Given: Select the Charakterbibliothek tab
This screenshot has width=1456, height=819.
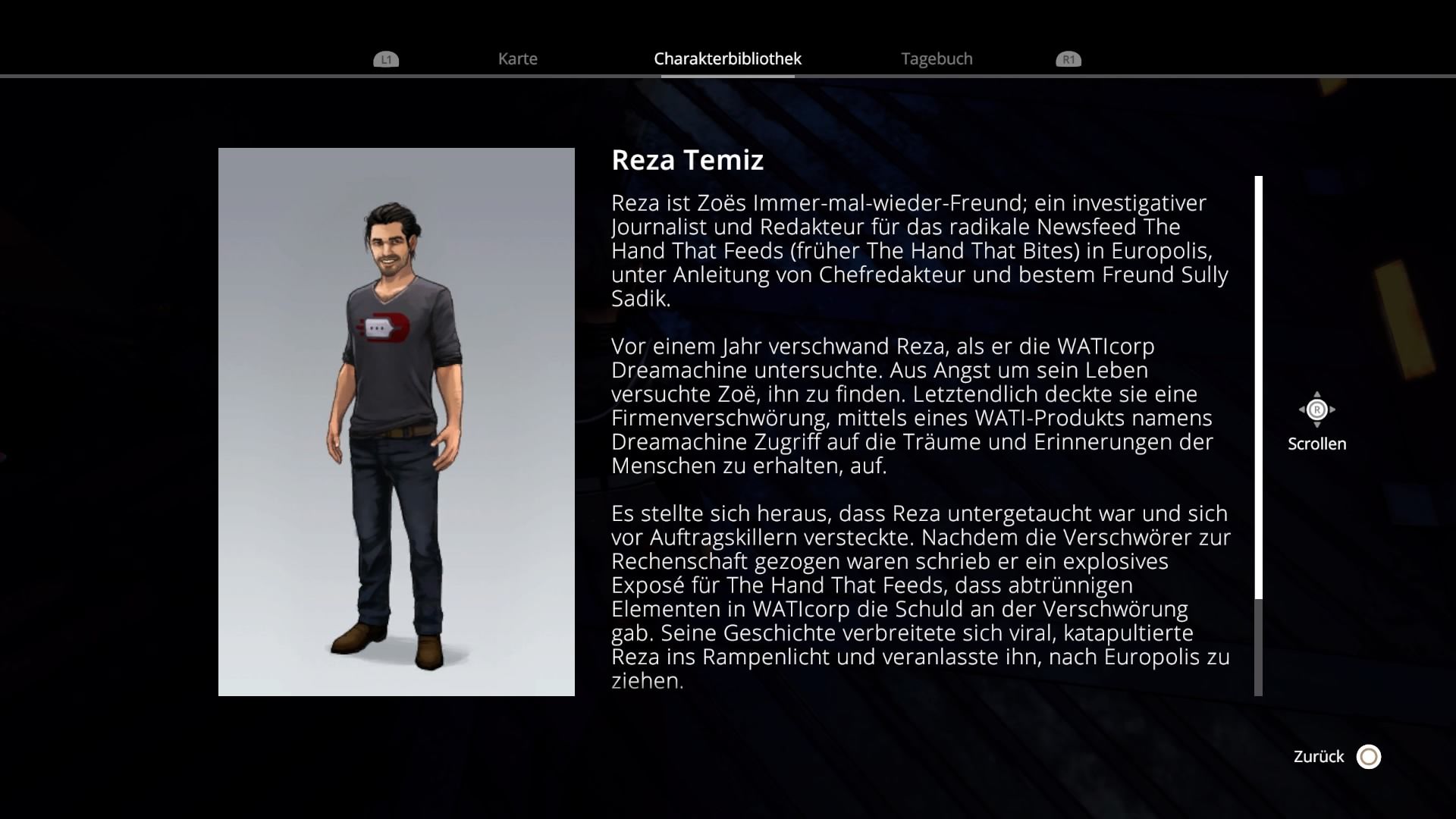Looking at the screenshot, I should tap(727, 59).
